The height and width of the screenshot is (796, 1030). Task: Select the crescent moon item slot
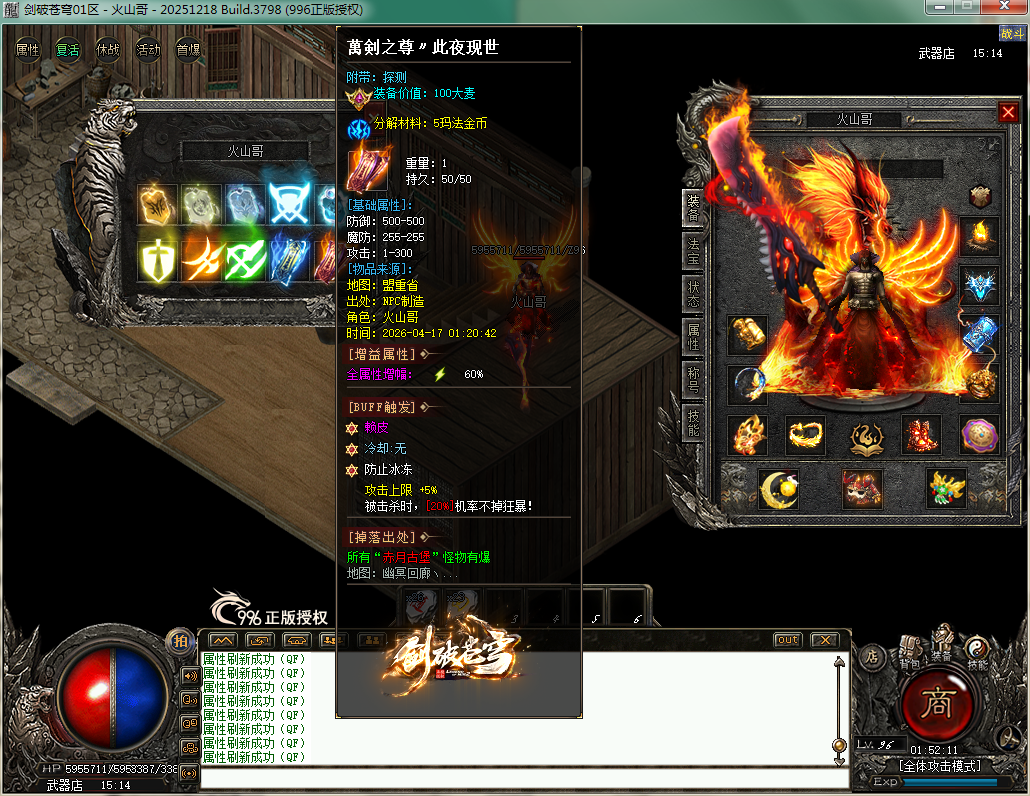(777, 489)
